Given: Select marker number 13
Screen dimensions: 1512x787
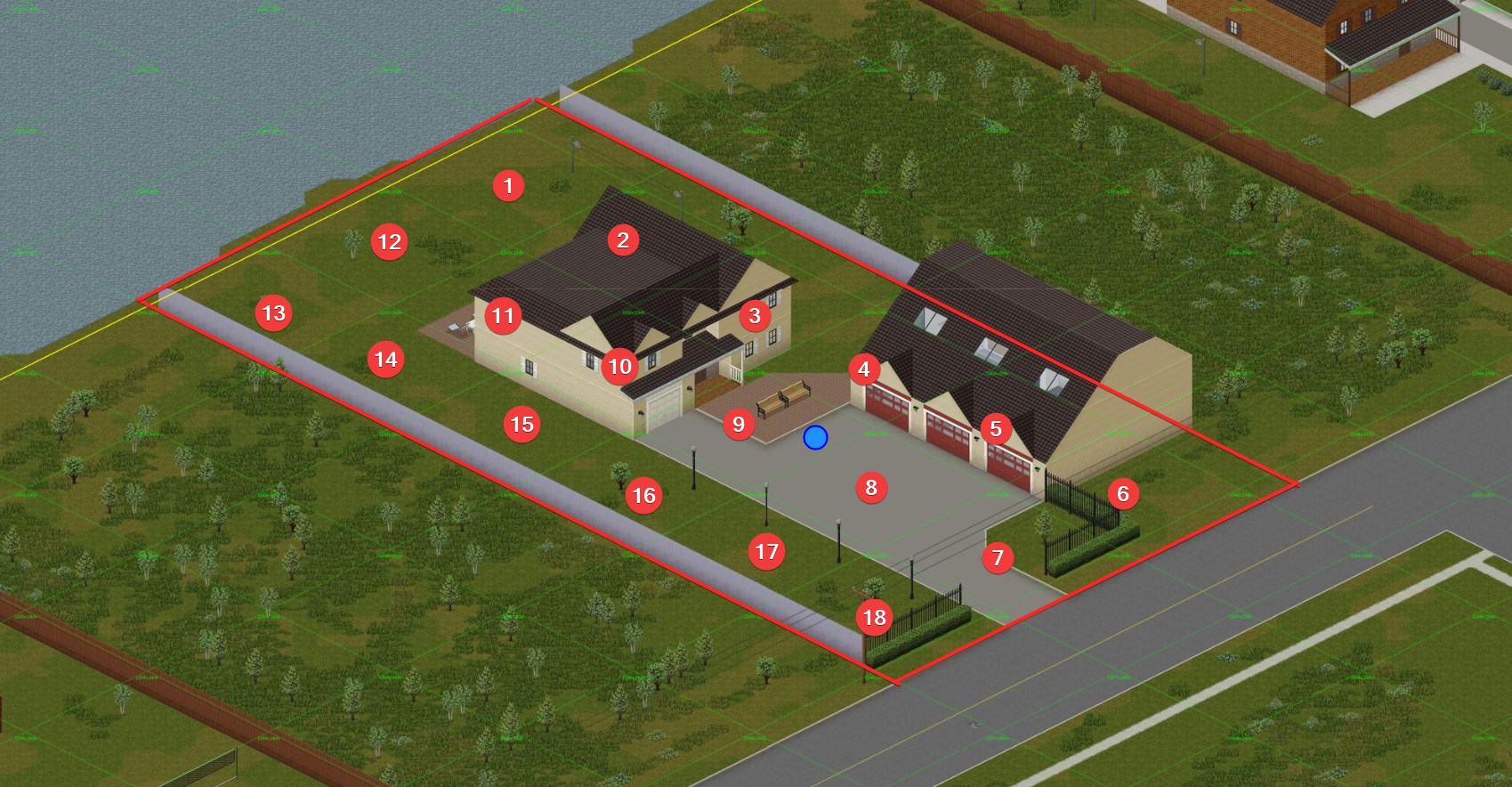Looking at the screenshot, I should (273, 312).
